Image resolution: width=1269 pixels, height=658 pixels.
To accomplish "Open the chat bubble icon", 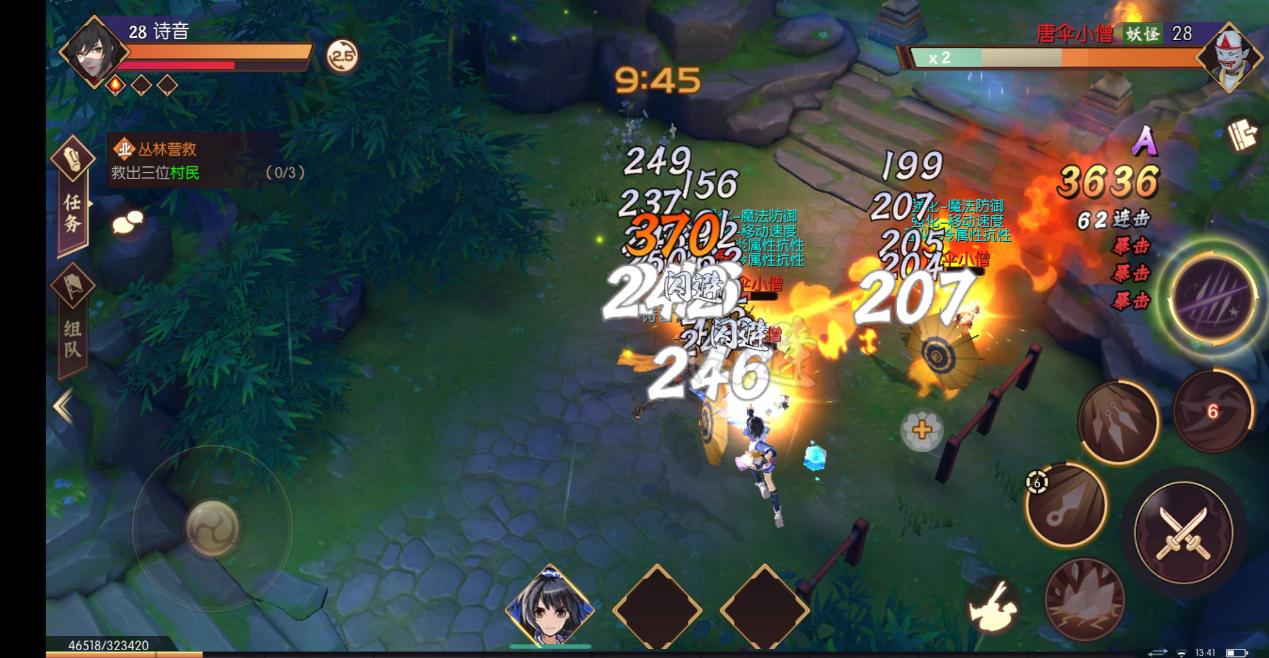I will click(128, 223).
